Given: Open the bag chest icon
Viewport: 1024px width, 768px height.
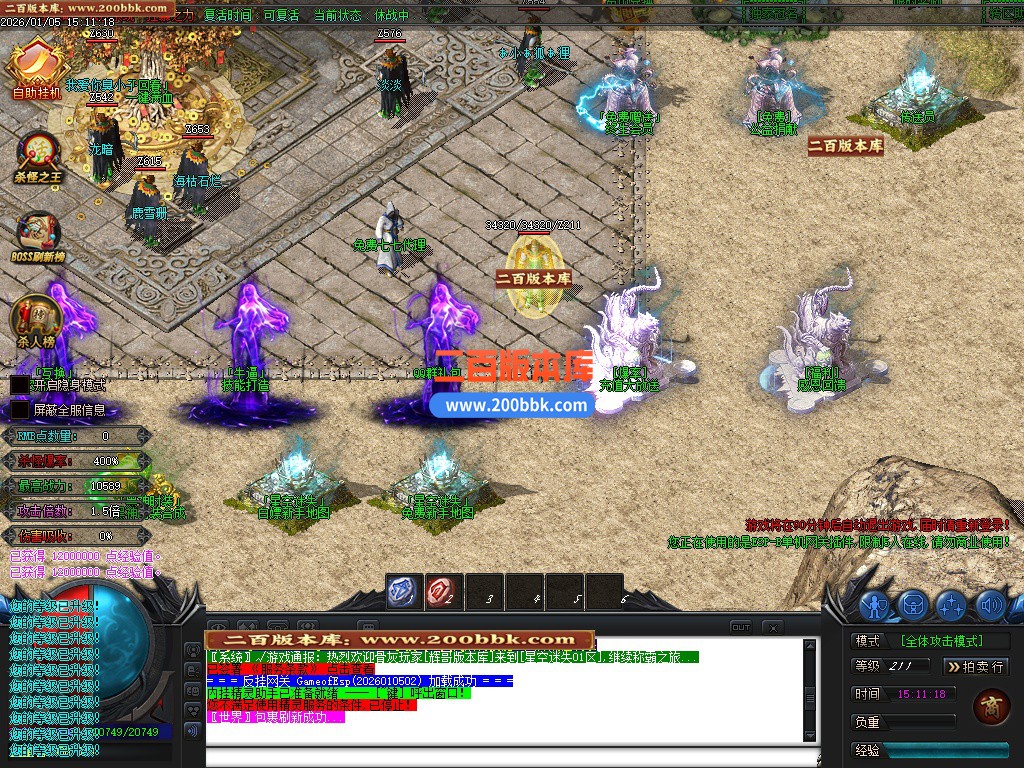Looking at the screenshot, I should [913, 605].
